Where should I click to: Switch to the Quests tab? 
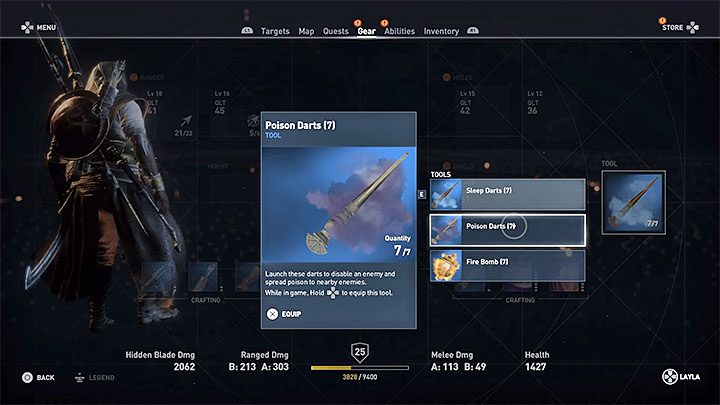(336, 31)
